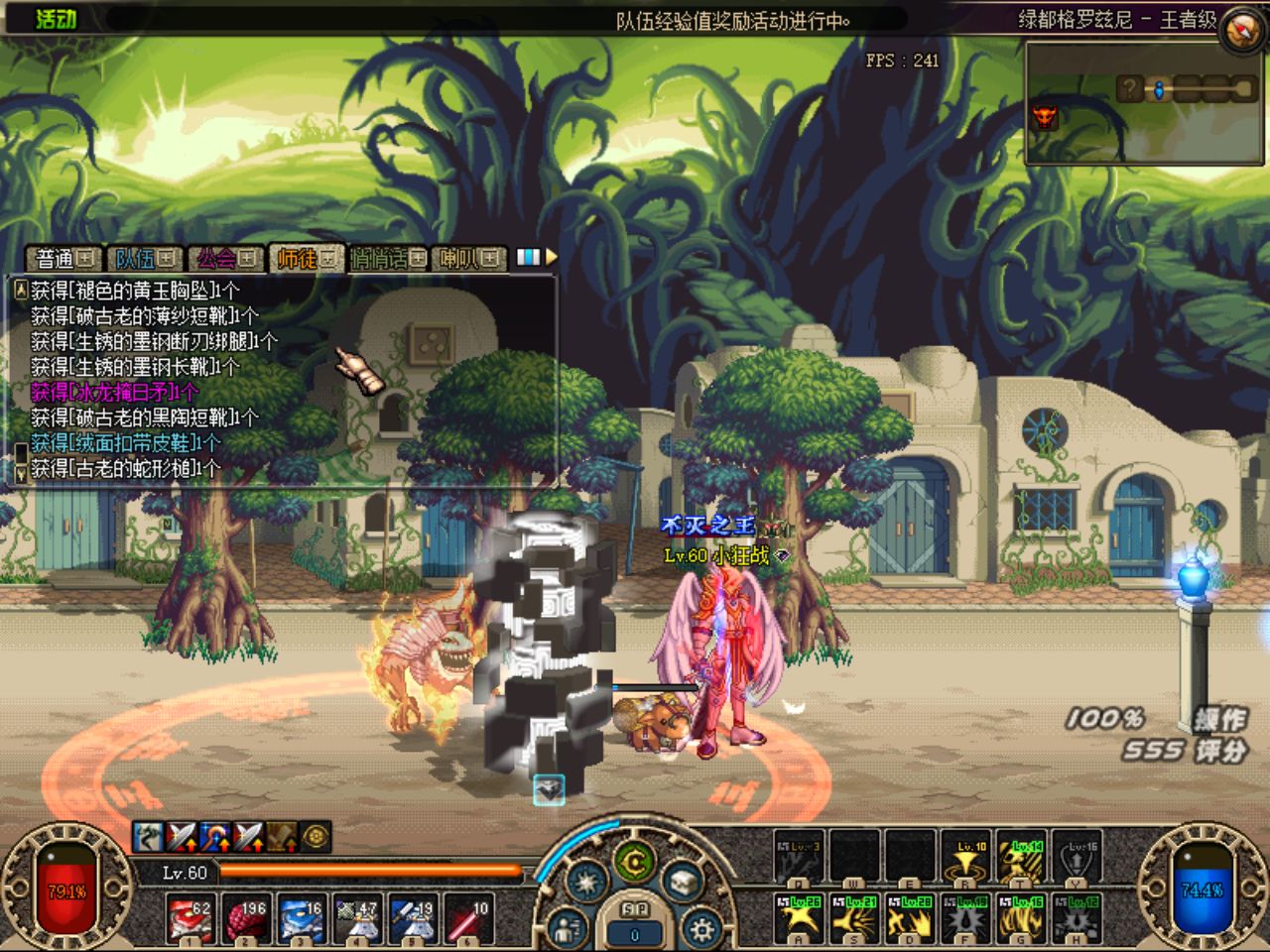The height and width of the screenshot is (952, 1270).
Task: Use the red raspberry item in slot 2
Action: pyautogui.click(x=244, y=918)
